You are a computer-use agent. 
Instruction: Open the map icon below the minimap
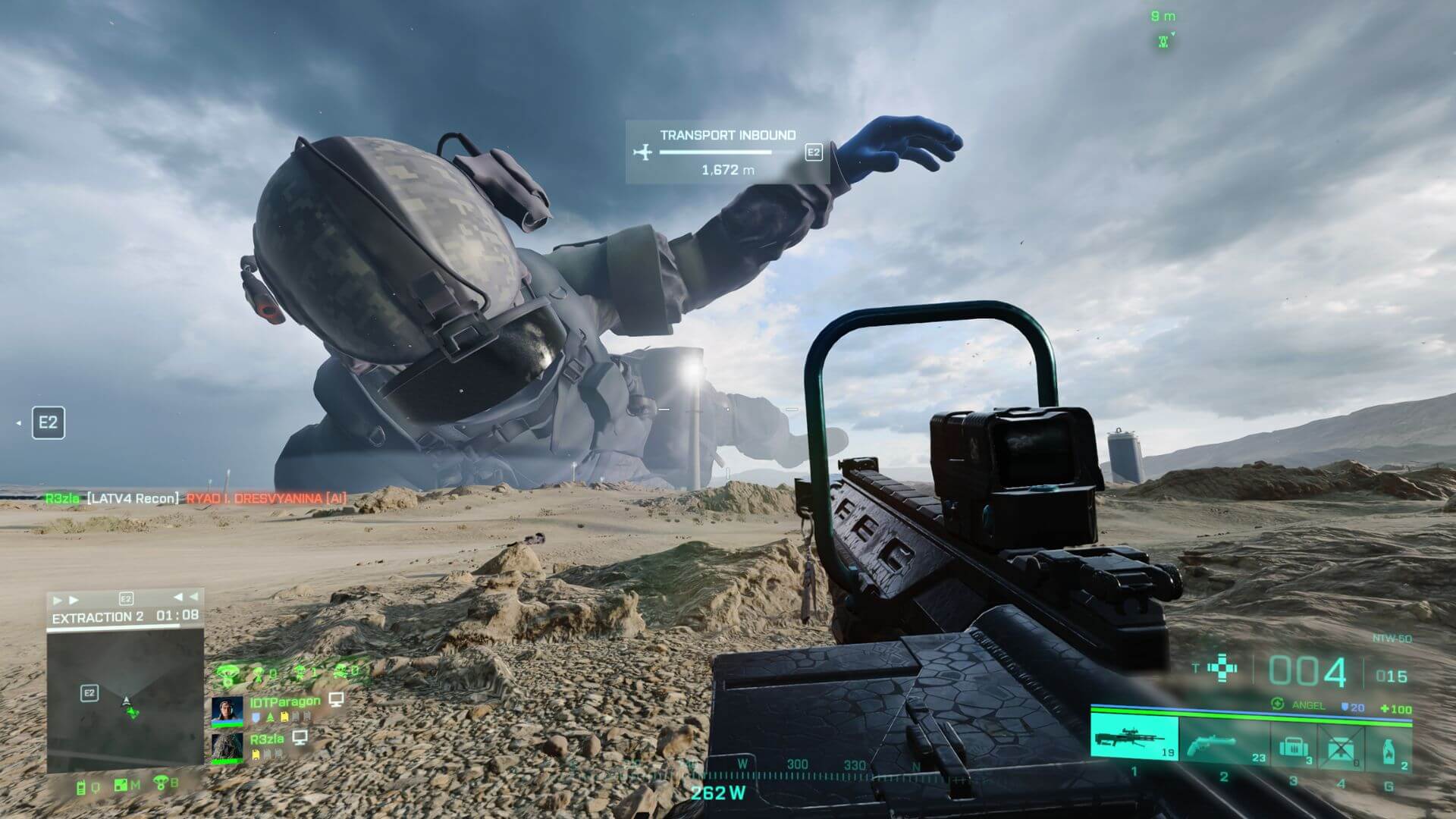pyautogui.click(x=121, y=785)
